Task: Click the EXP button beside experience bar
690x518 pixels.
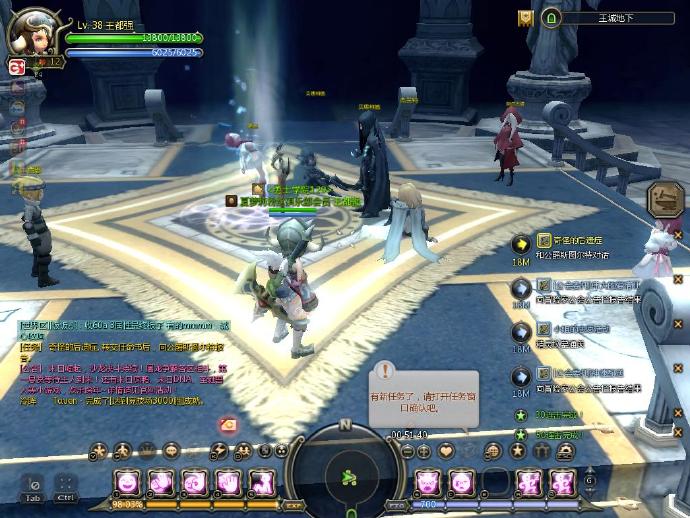Action: coord(292,506)
